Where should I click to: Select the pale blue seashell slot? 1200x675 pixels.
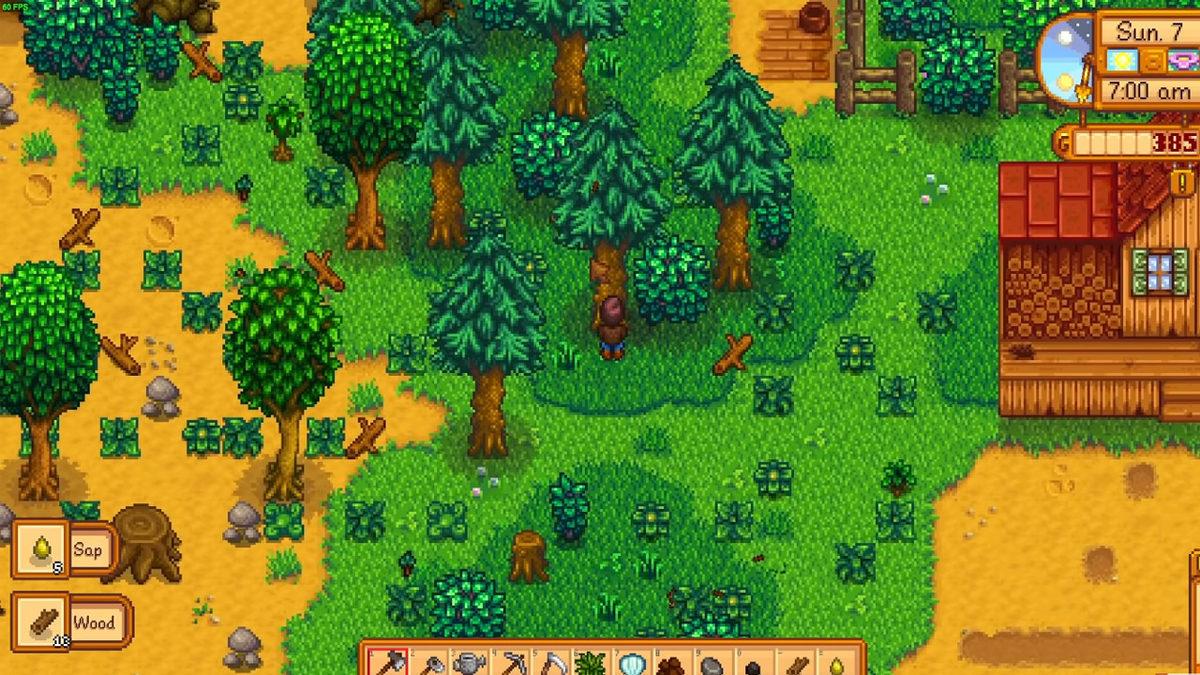[x=633, y=663]
